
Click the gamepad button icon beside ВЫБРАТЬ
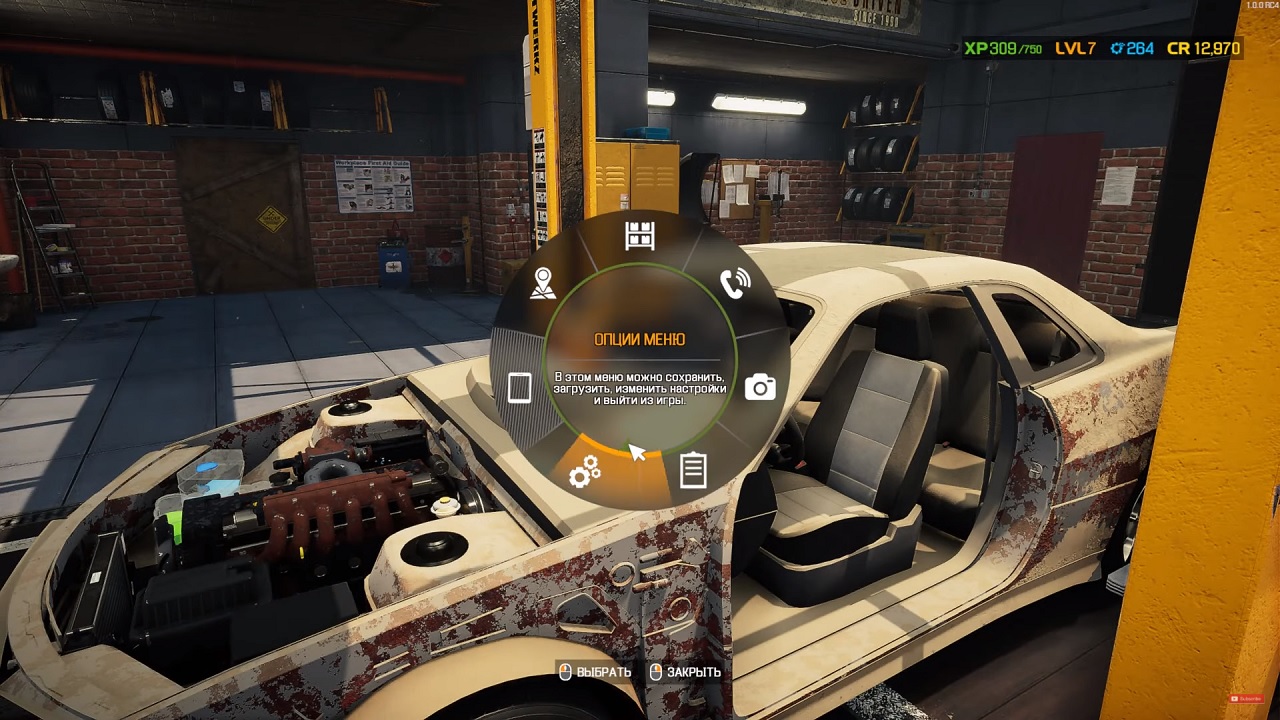(563, 672)
